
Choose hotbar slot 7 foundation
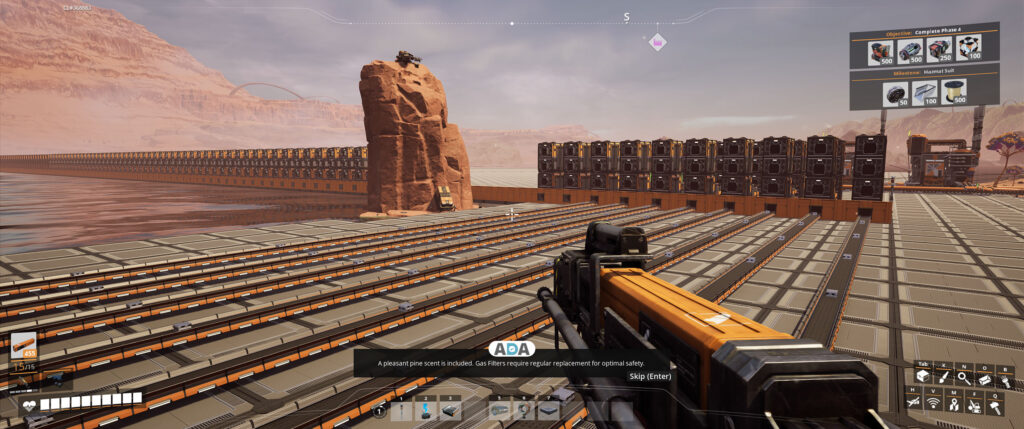point(548,409)
